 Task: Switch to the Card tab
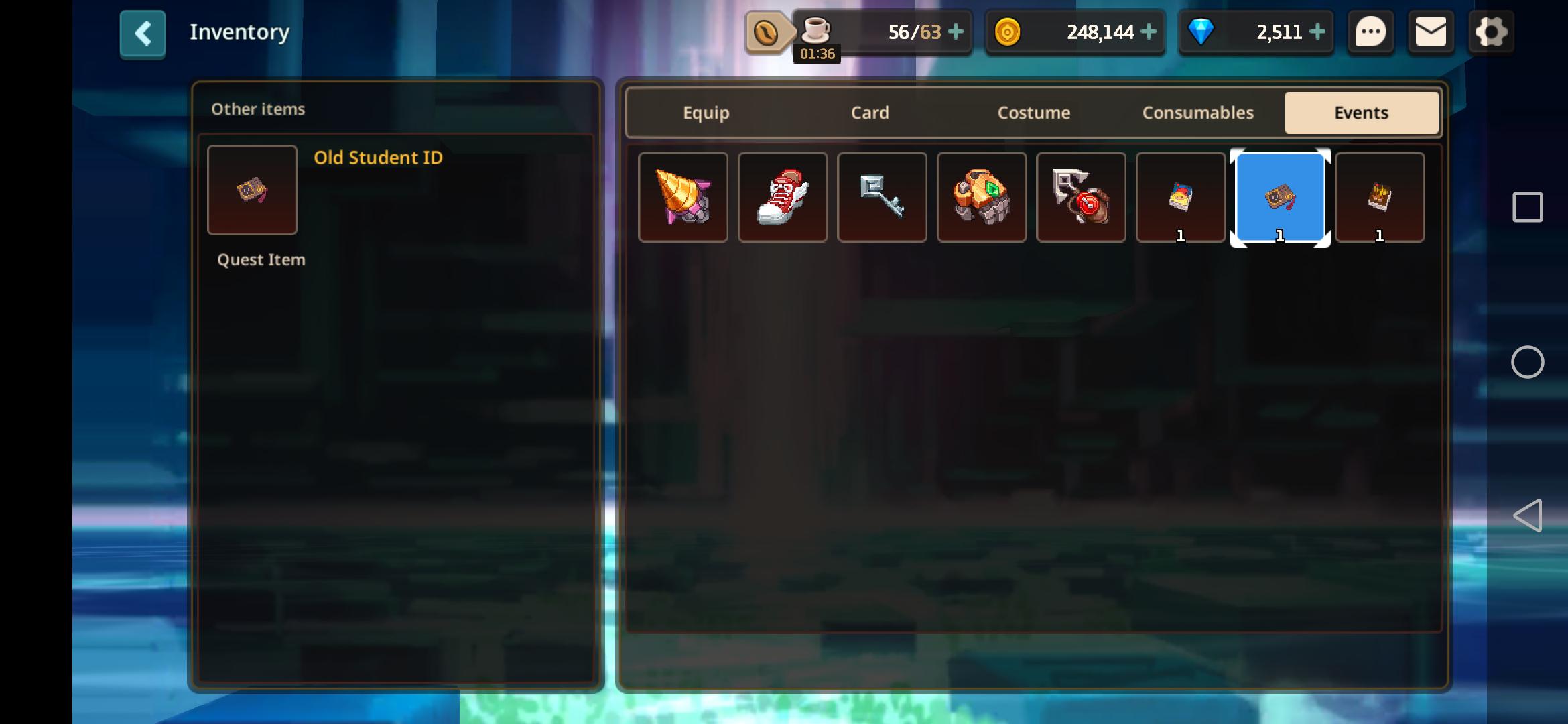(869, 113)
